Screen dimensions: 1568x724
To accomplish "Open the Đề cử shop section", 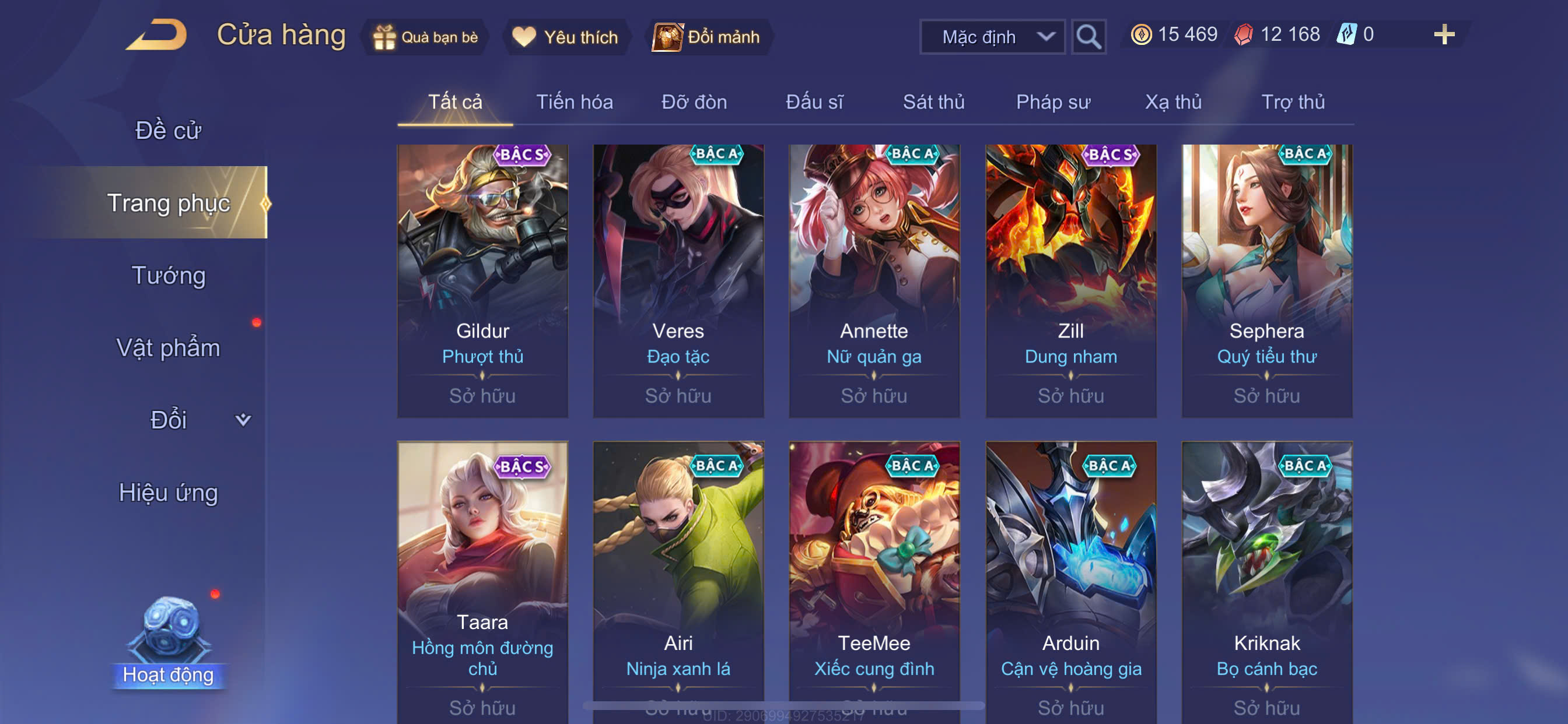I will pyautogui.click(x=168, y=130).
